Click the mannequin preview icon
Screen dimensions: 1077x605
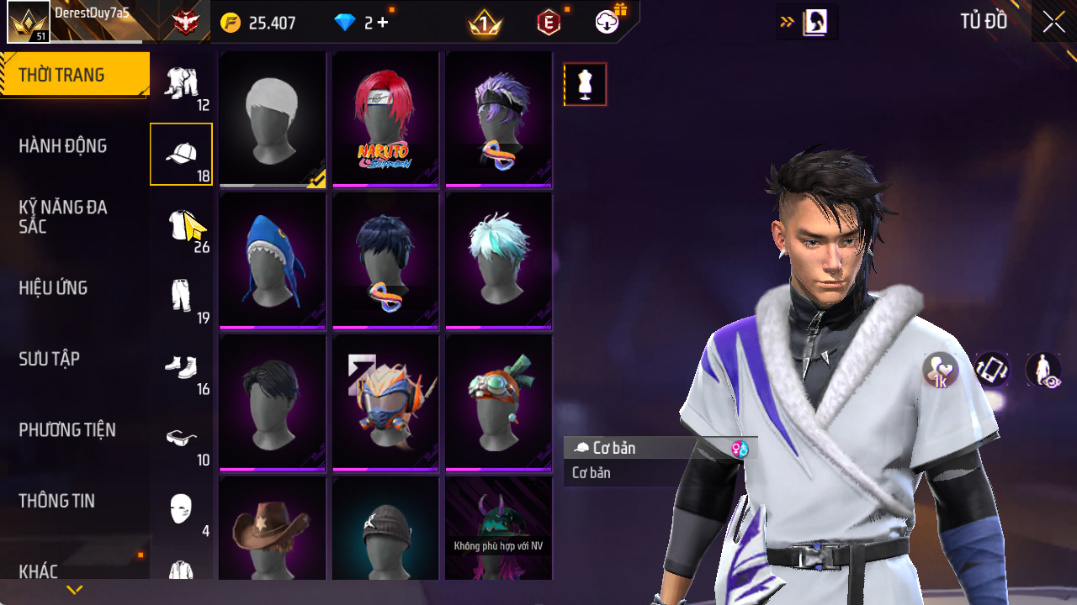click(585, 85)
